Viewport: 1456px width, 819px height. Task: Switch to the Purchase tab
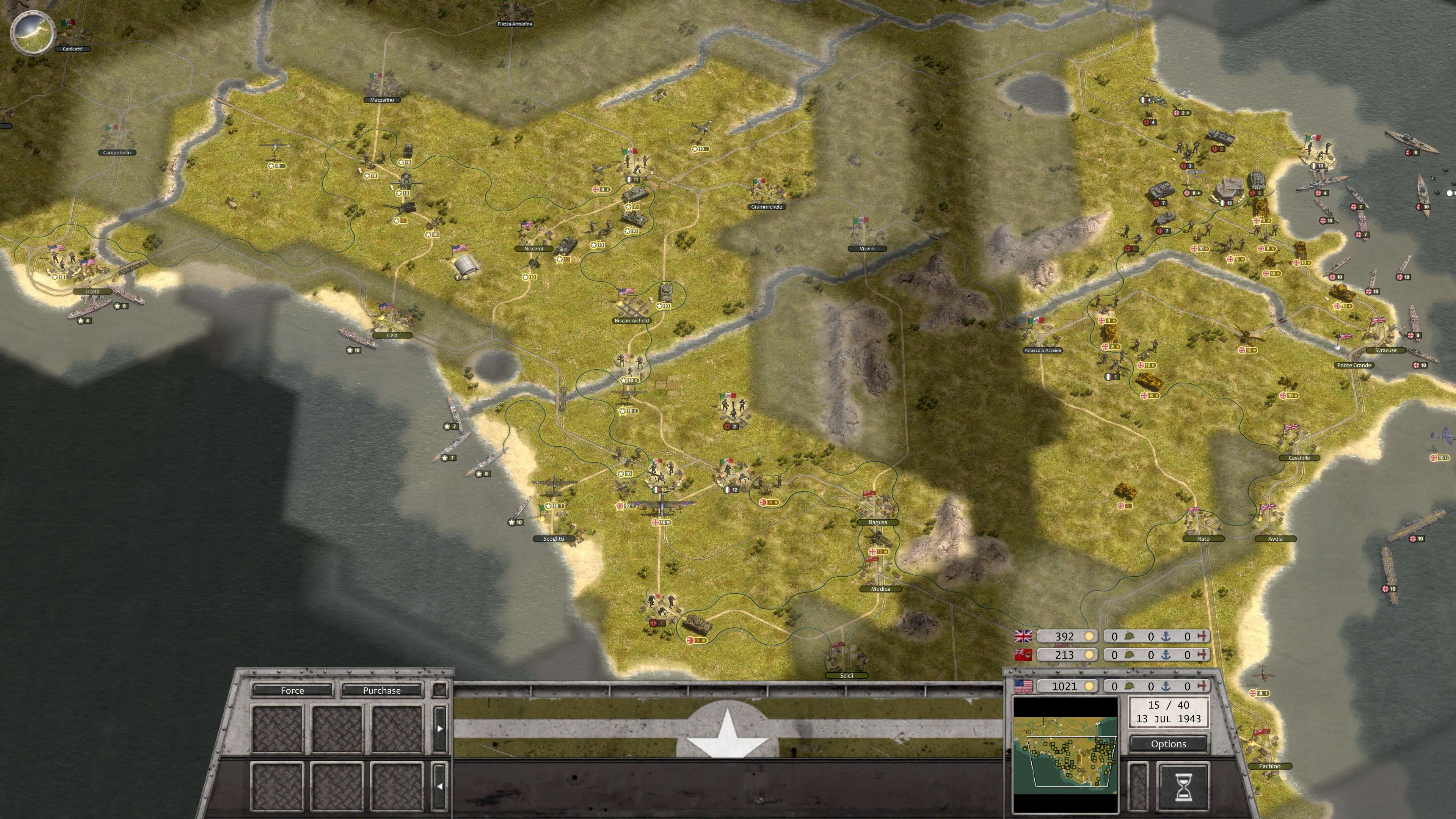[381, 690]
